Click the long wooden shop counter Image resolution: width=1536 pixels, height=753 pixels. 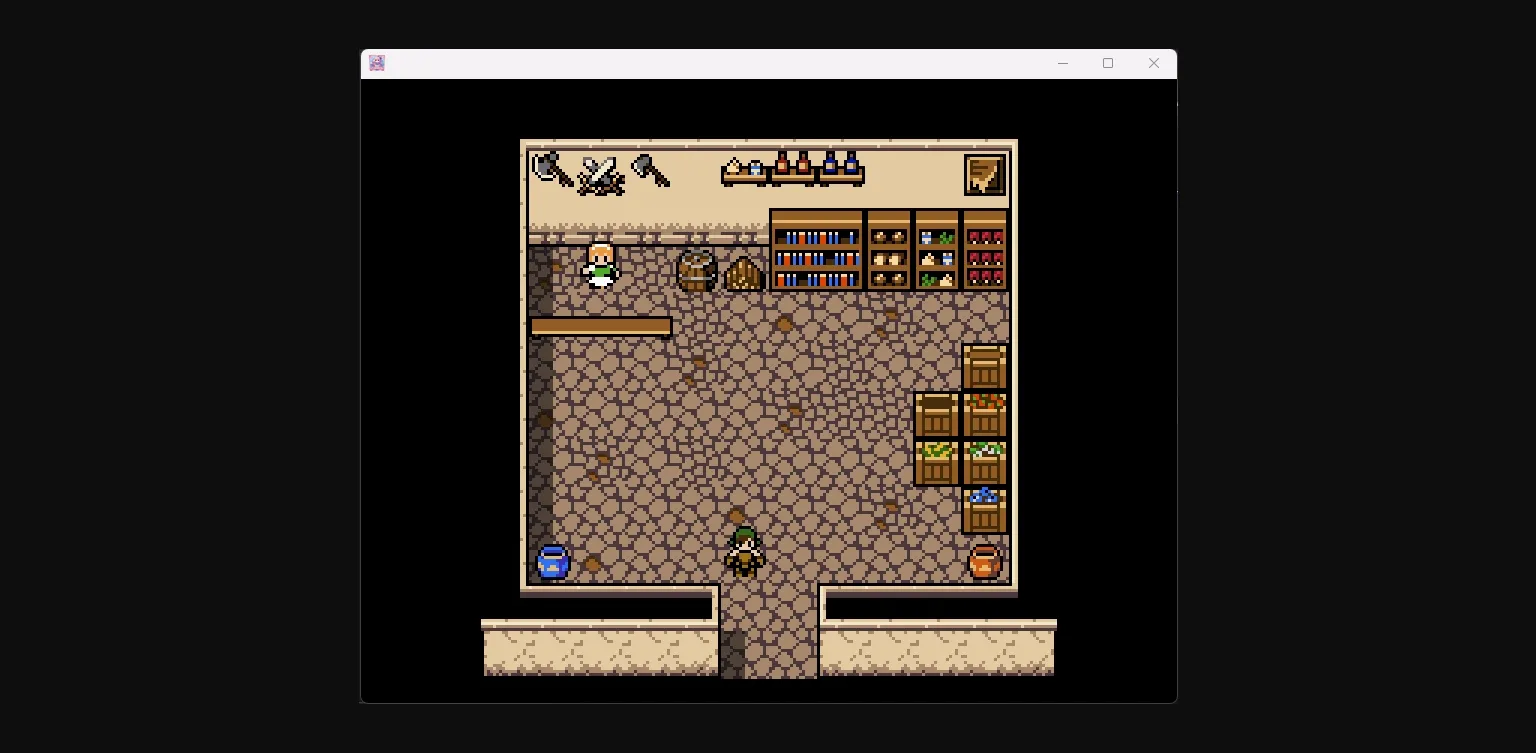point(600,326)
